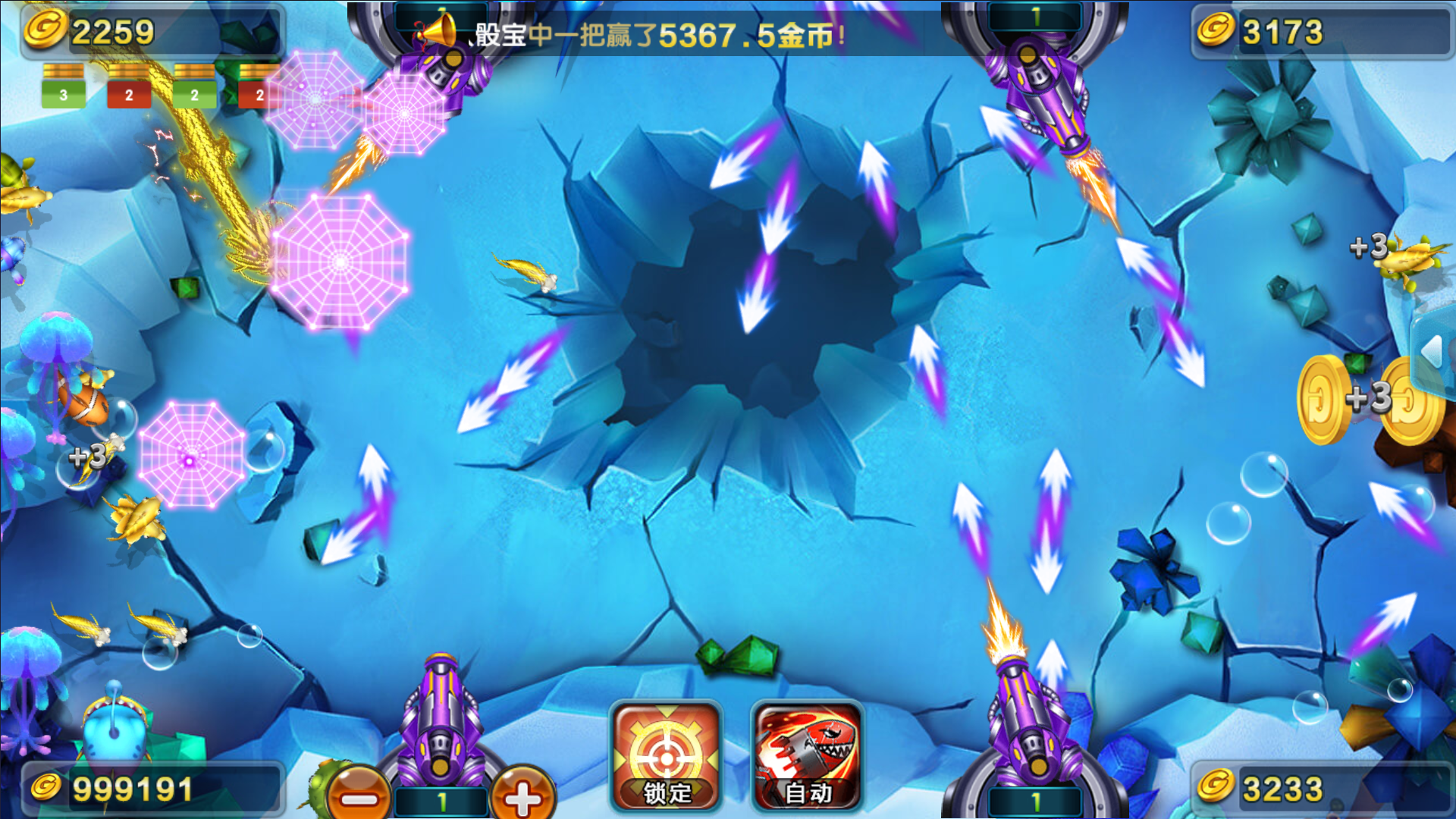Click the green ammo counter showing 3

pyautogui.click(x=62, y=96)
